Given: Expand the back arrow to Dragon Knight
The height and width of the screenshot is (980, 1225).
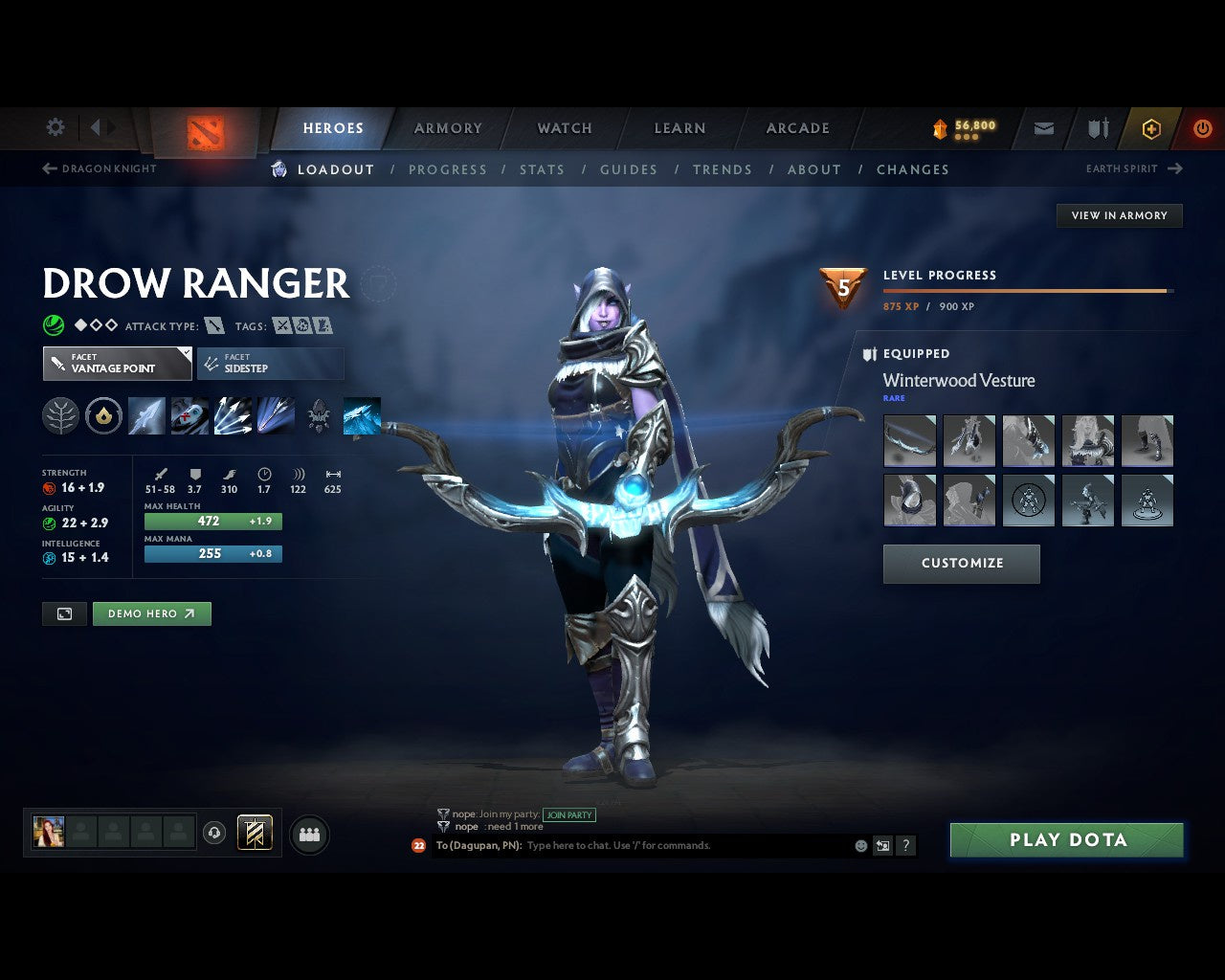Looking at the screenshot, I should [x=48, y=168].
